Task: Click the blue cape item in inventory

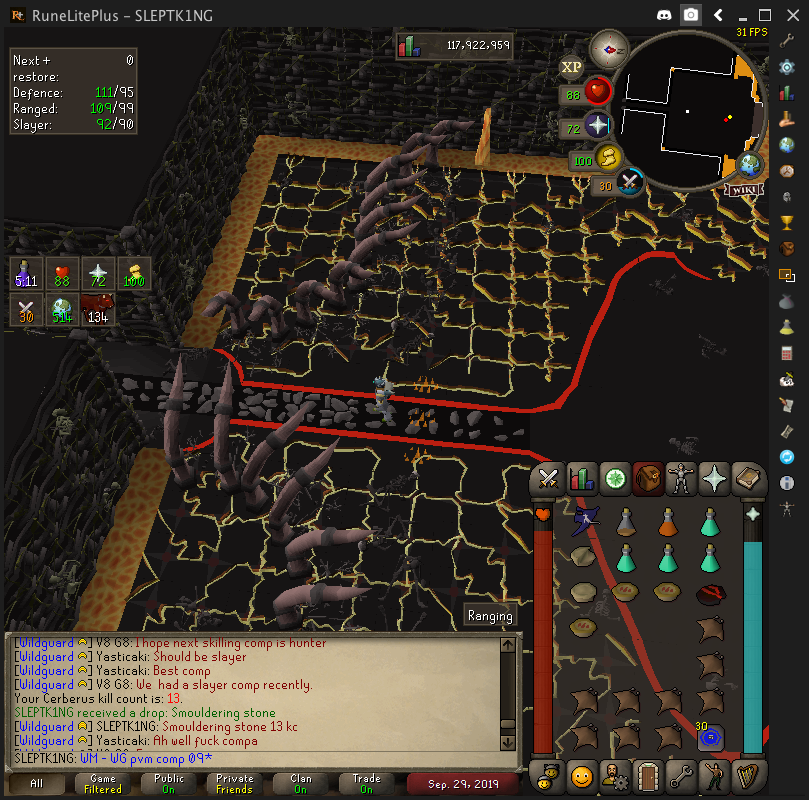Action: tap(585, 522)
